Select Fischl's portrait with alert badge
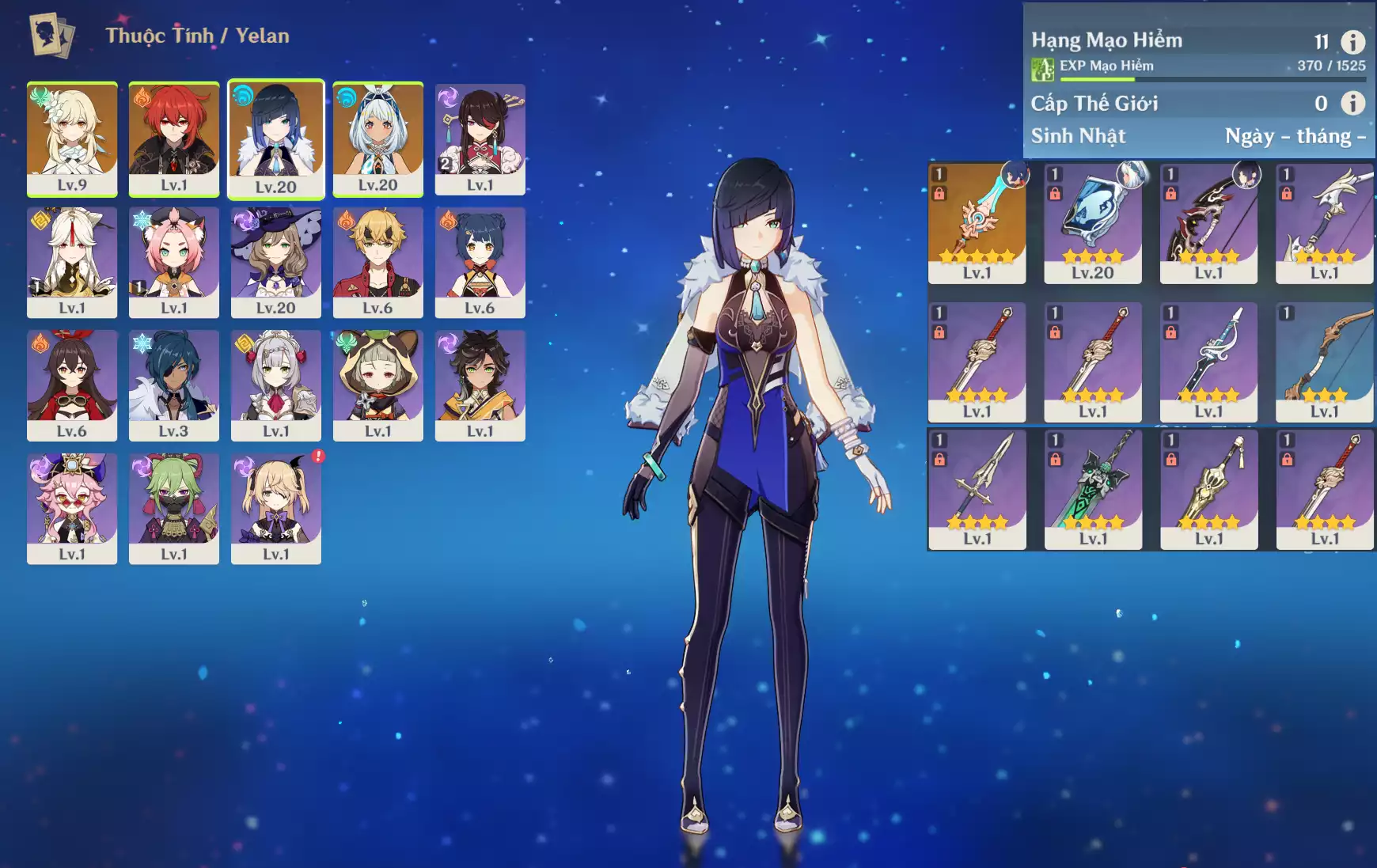Viewport: 1377px width, 868px height. point(276,508)
